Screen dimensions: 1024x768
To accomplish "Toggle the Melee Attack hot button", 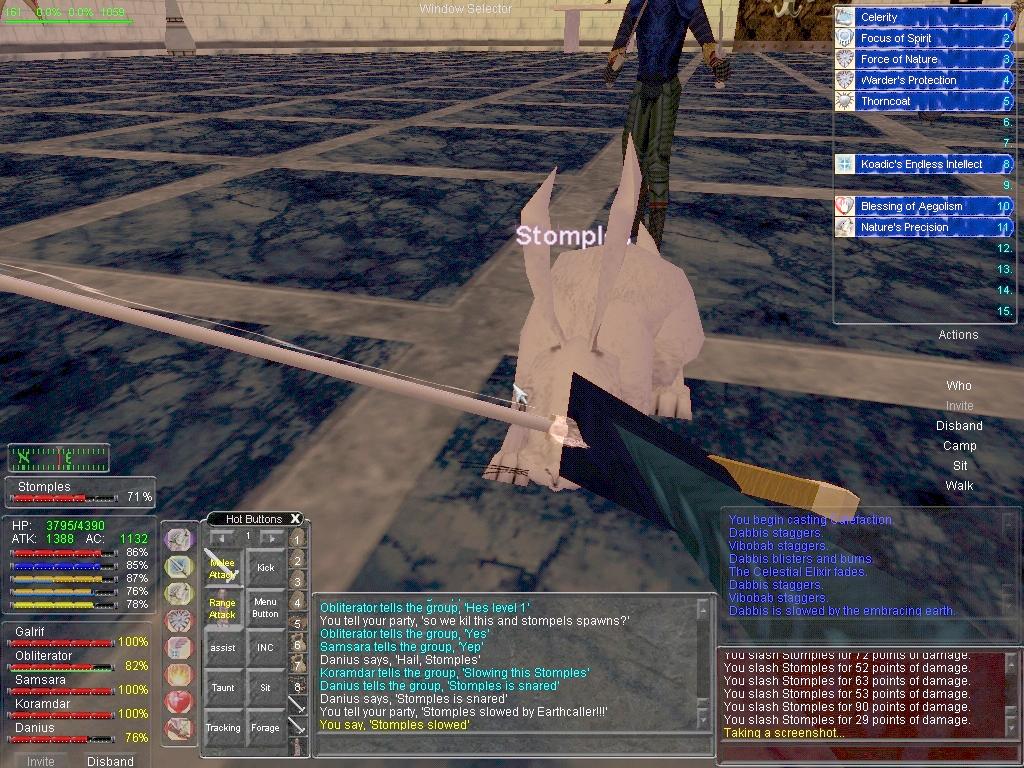I will pos(222,568).
